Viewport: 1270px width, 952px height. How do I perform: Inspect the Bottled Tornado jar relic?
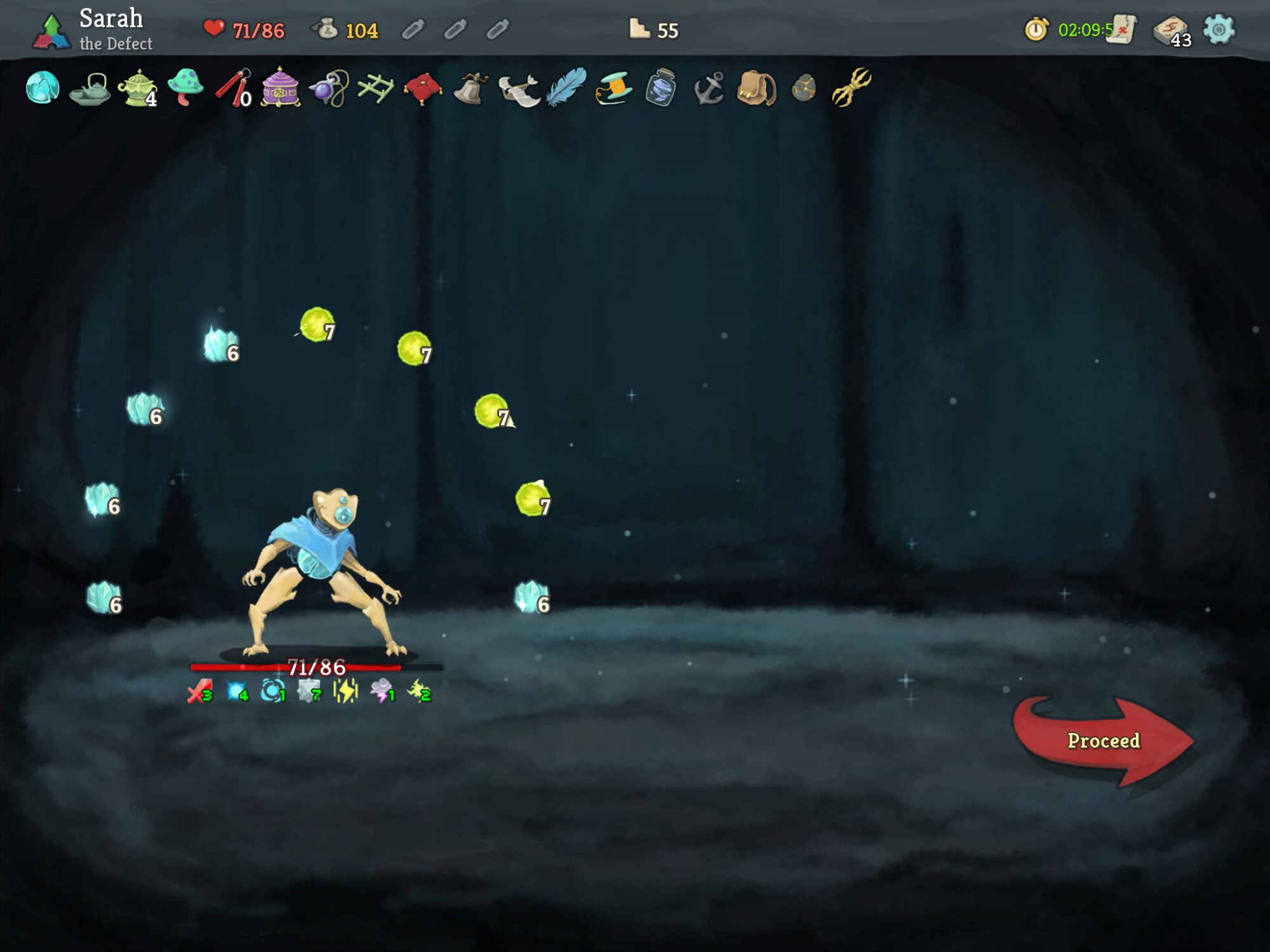tap(660, 88)
